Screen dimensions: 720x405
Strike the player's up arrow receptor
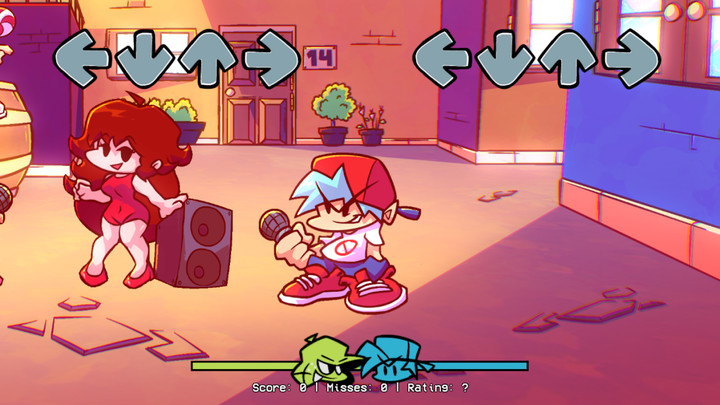tap(568, 58)
